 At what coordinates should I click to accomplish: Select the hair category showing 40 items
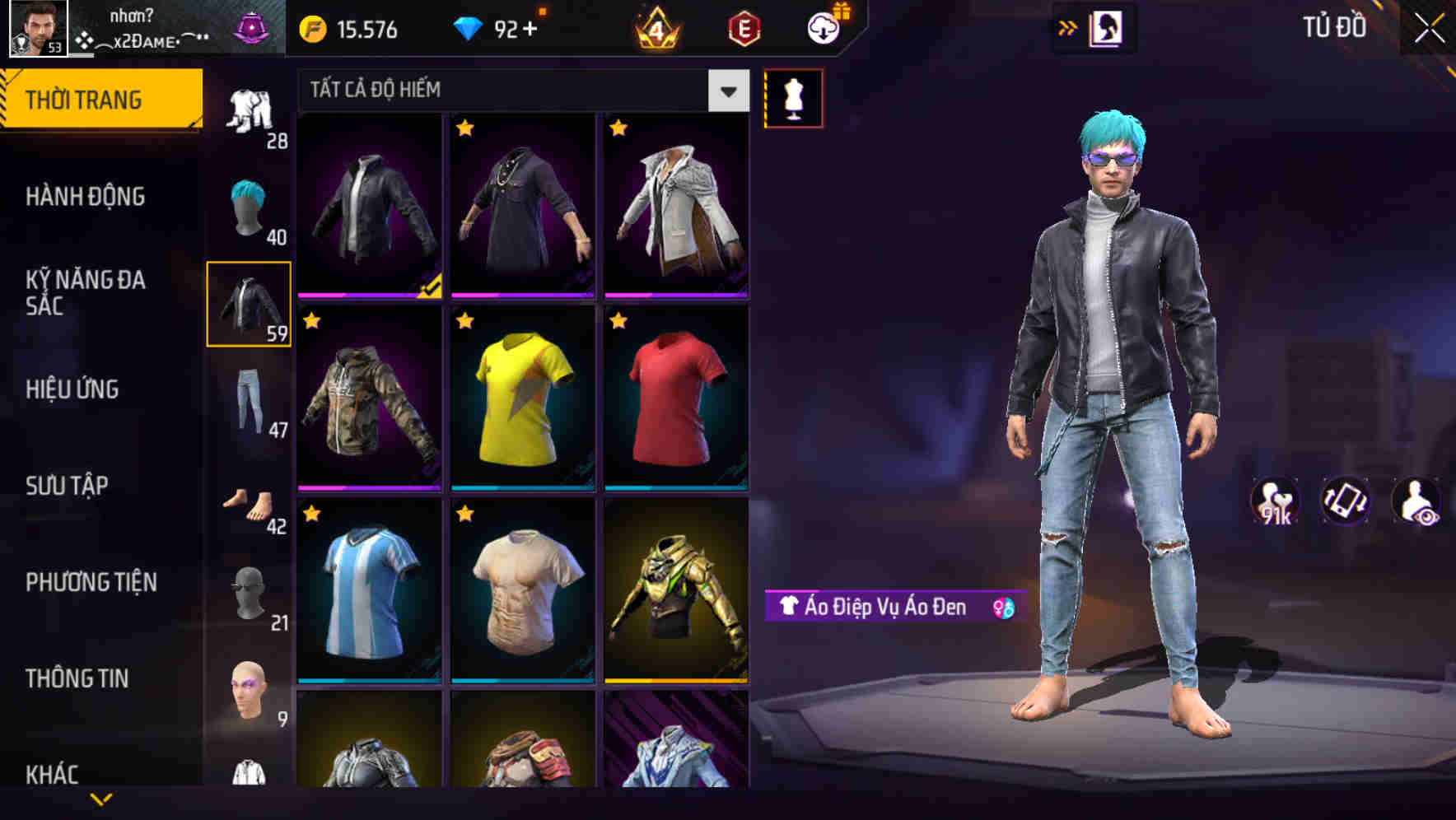click(250, 206)
